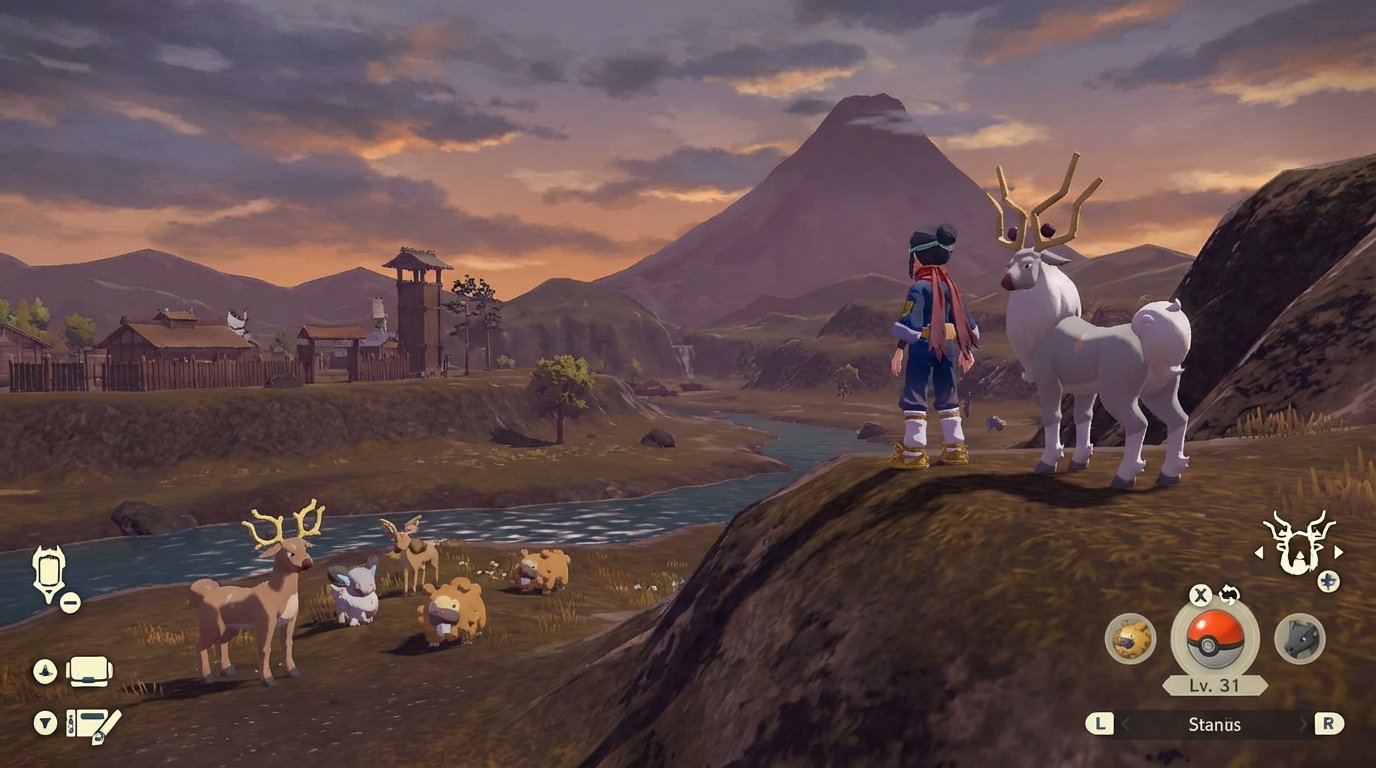
Task: Toggle the crafting kit down-arrow control
Action: pos(44,720)
